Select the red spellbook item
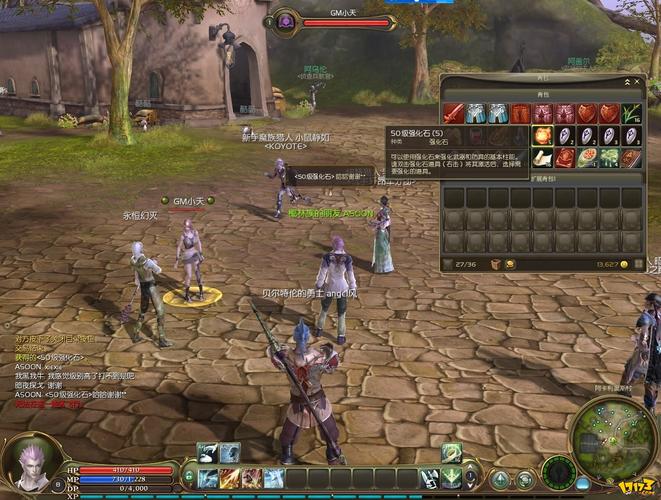661x500 pixels. point(565,158)
